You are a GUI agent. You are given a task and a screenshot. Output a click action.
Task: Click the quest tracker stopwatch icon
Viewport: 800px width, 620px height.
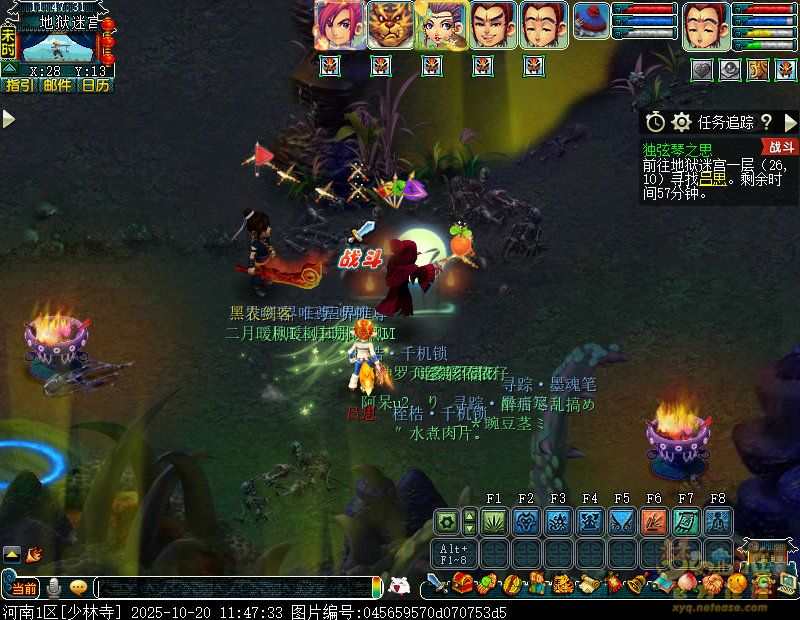tap(655, 122)
